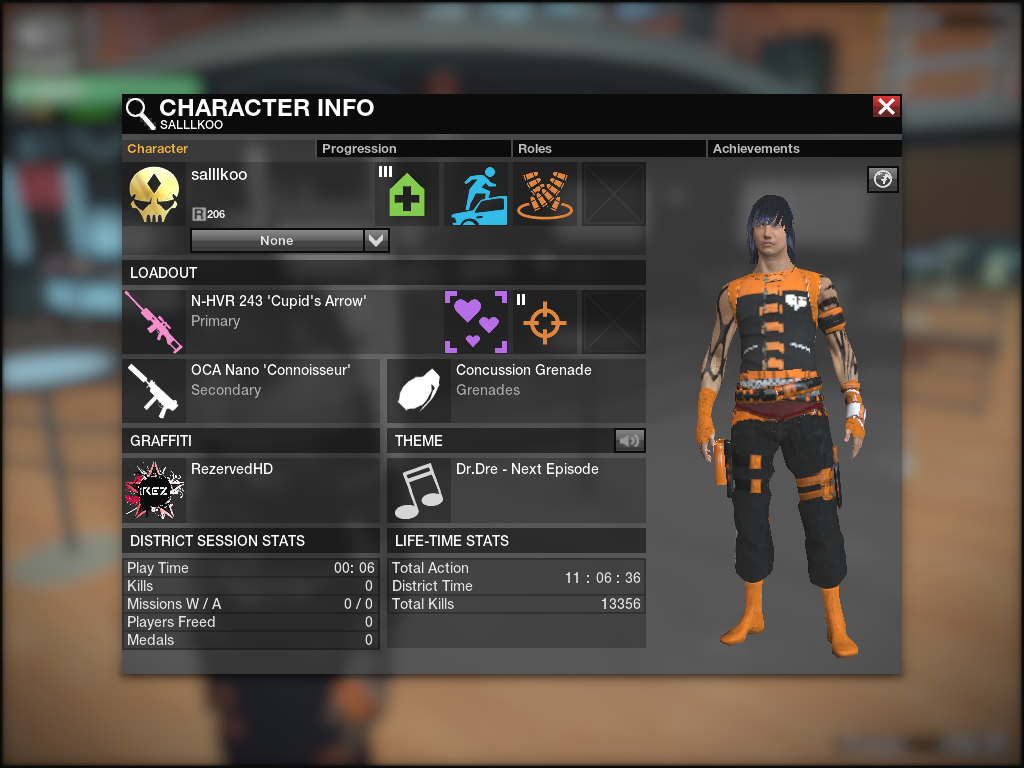Toggle the theme speaker button
The width and height of the screenshot is (1024, 768).
coord(629,440)
